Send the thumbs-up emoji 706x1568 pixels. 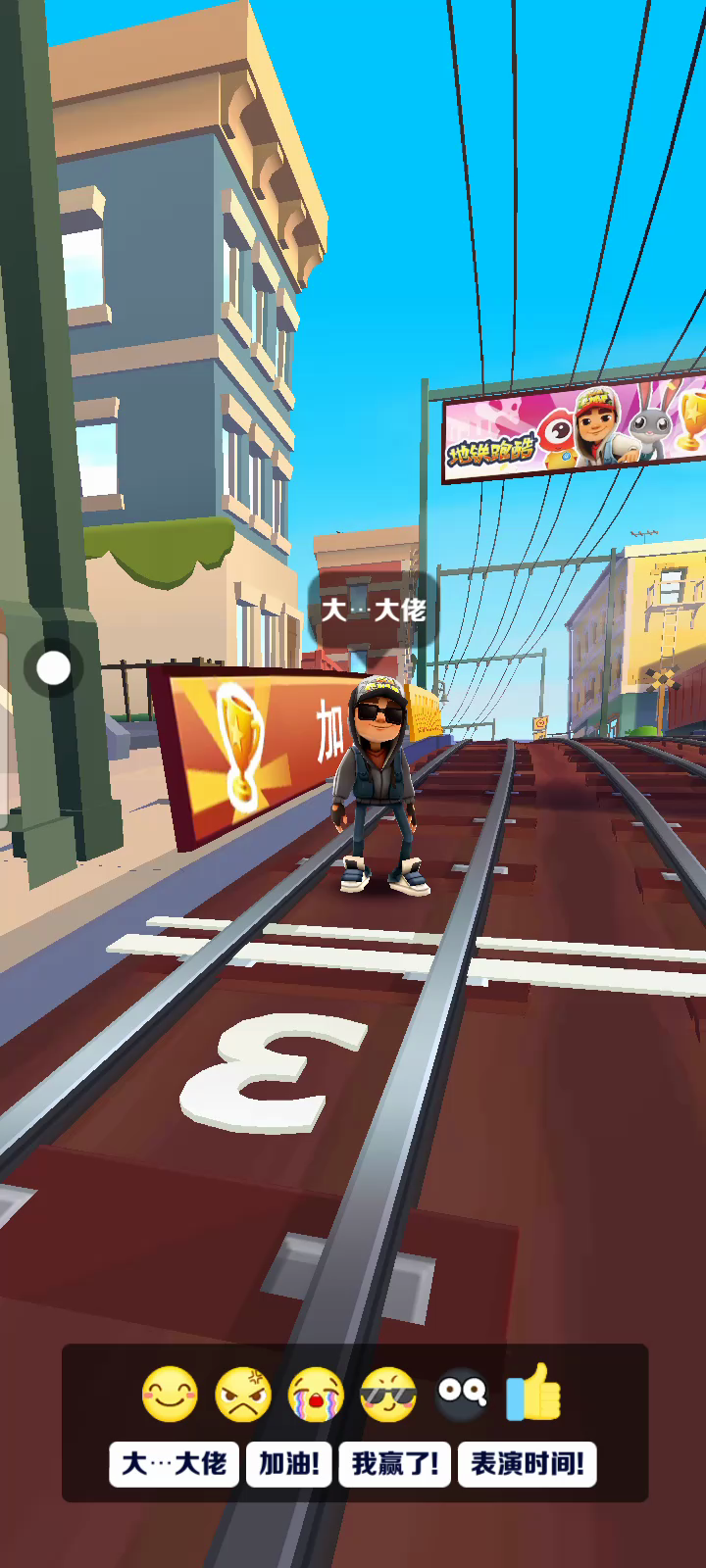pos(534,1392)
